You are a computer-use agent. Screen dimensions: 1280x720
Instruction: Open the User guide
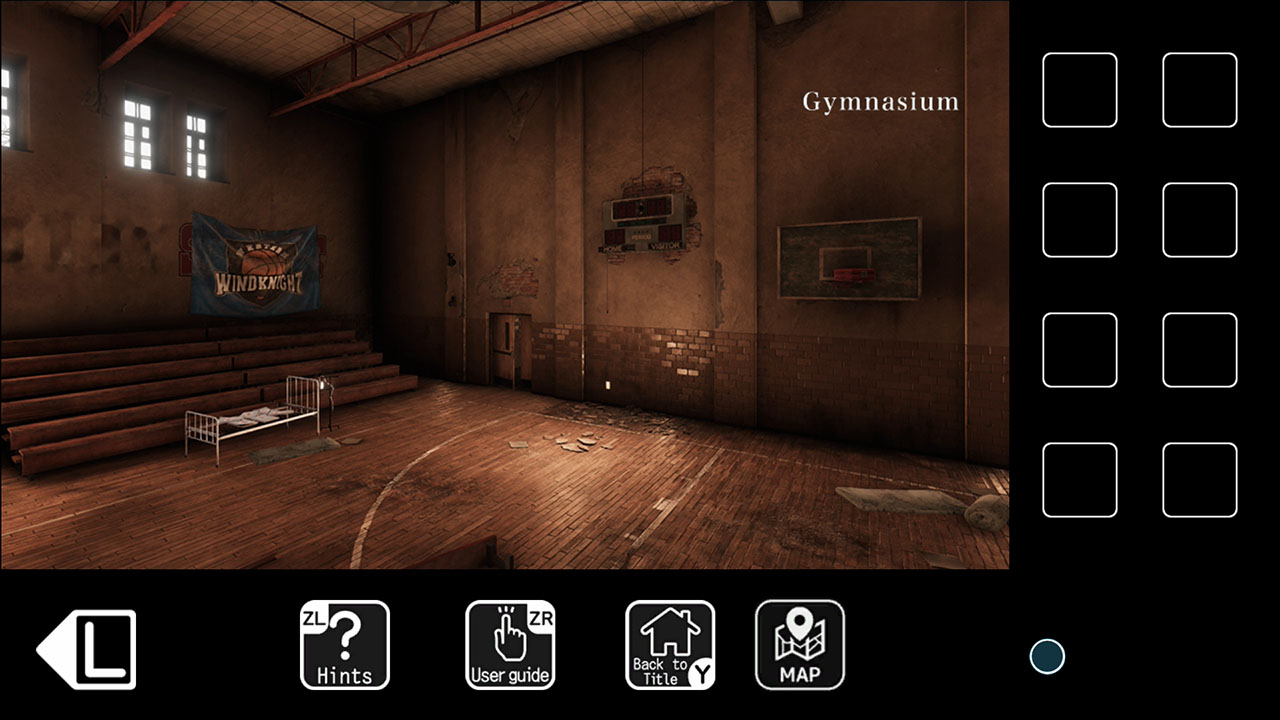point(510,644)
